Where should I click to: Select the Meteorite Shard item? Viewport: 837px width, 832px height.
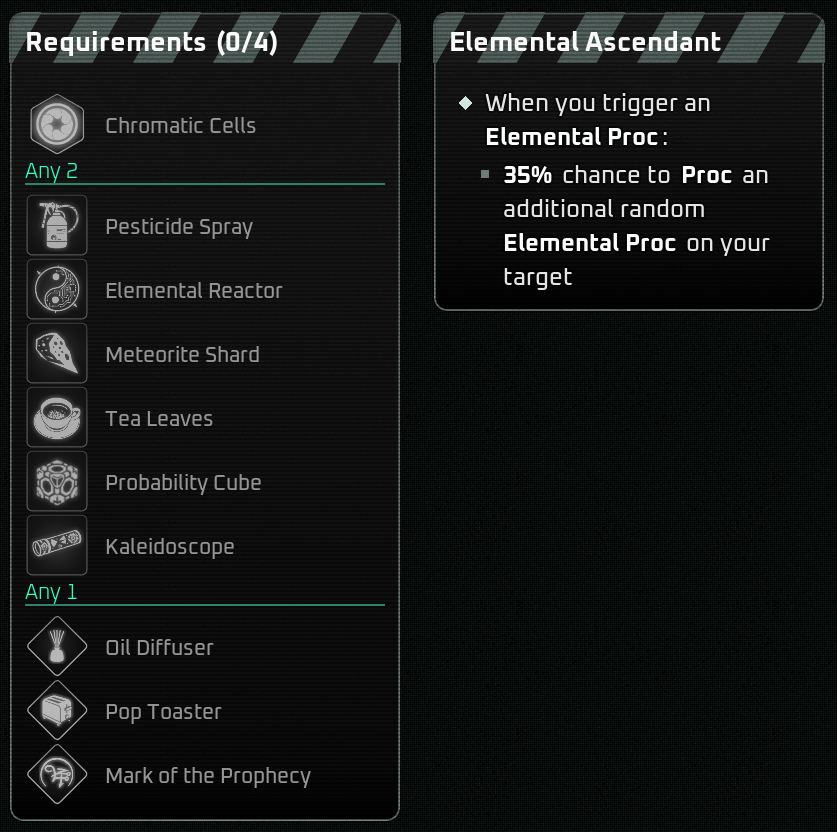182,355
